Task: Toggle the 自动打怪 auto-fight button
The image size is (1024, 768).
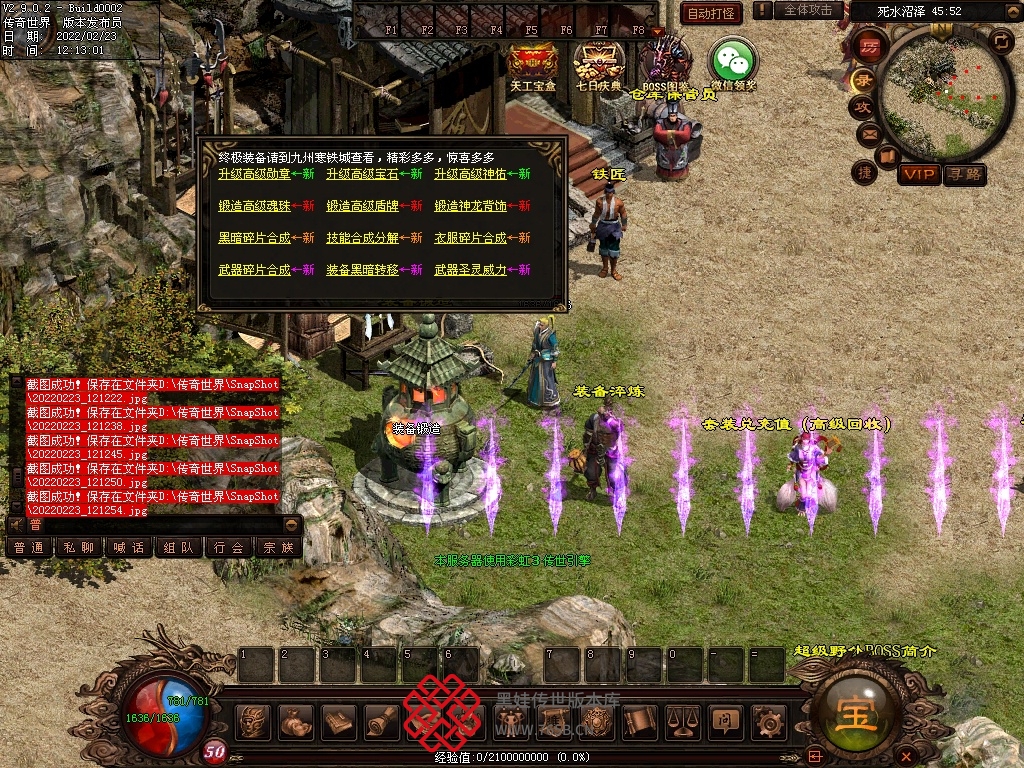Action: (711, 13)
